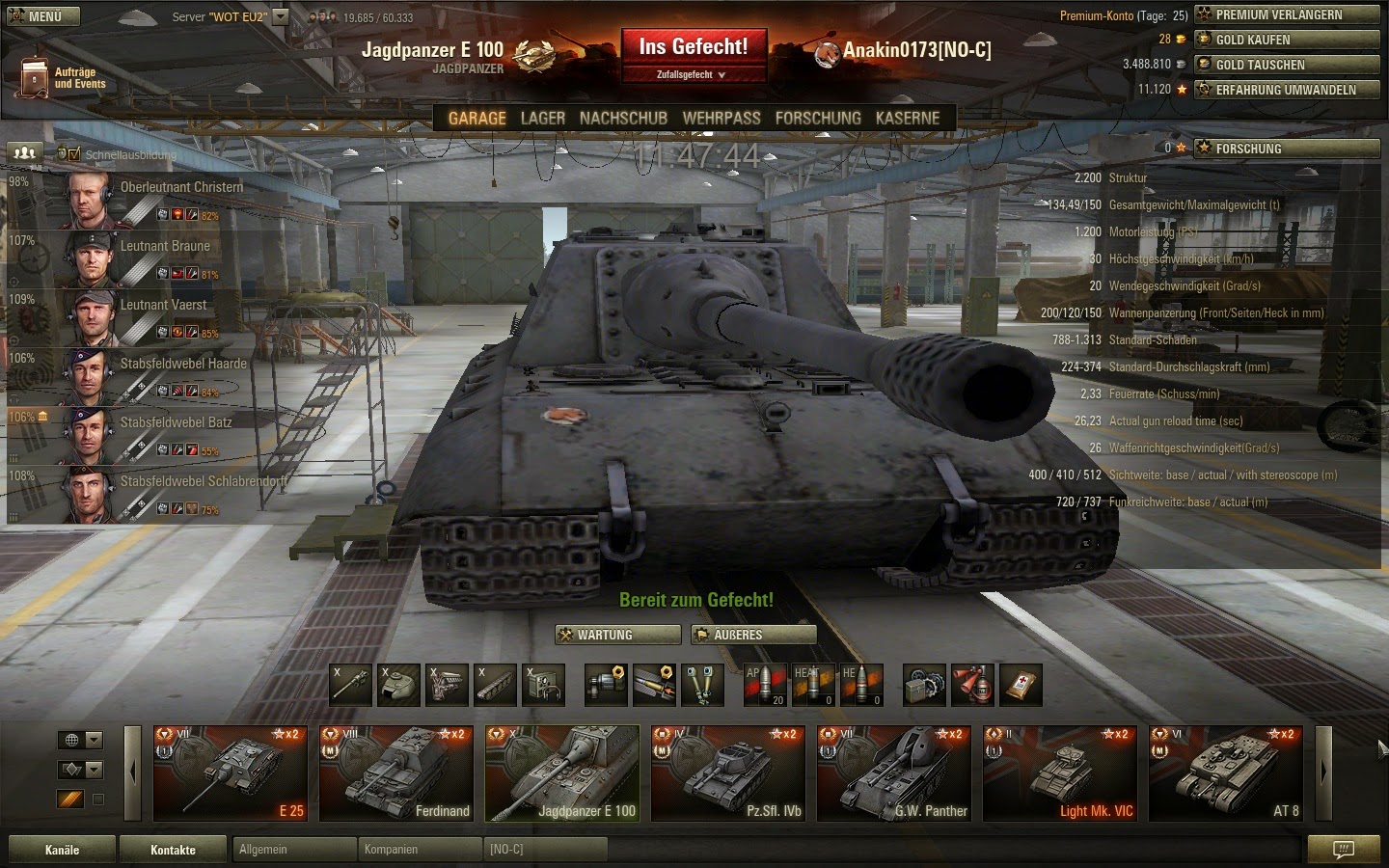Switch to the FORSCHUNG tab

818,118
